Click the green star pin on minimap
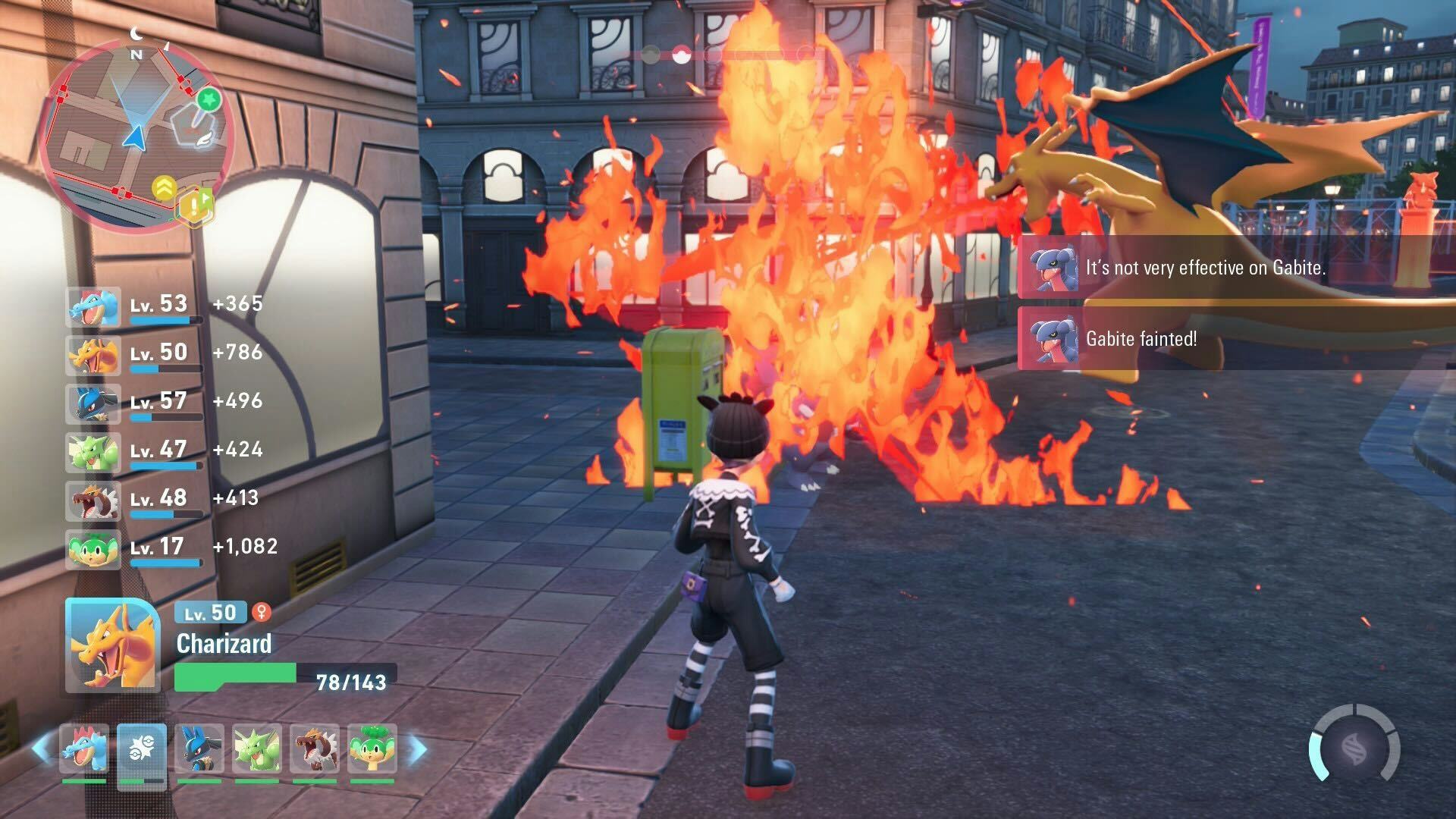Screen dimensions: 1456x819 (209, 99)
